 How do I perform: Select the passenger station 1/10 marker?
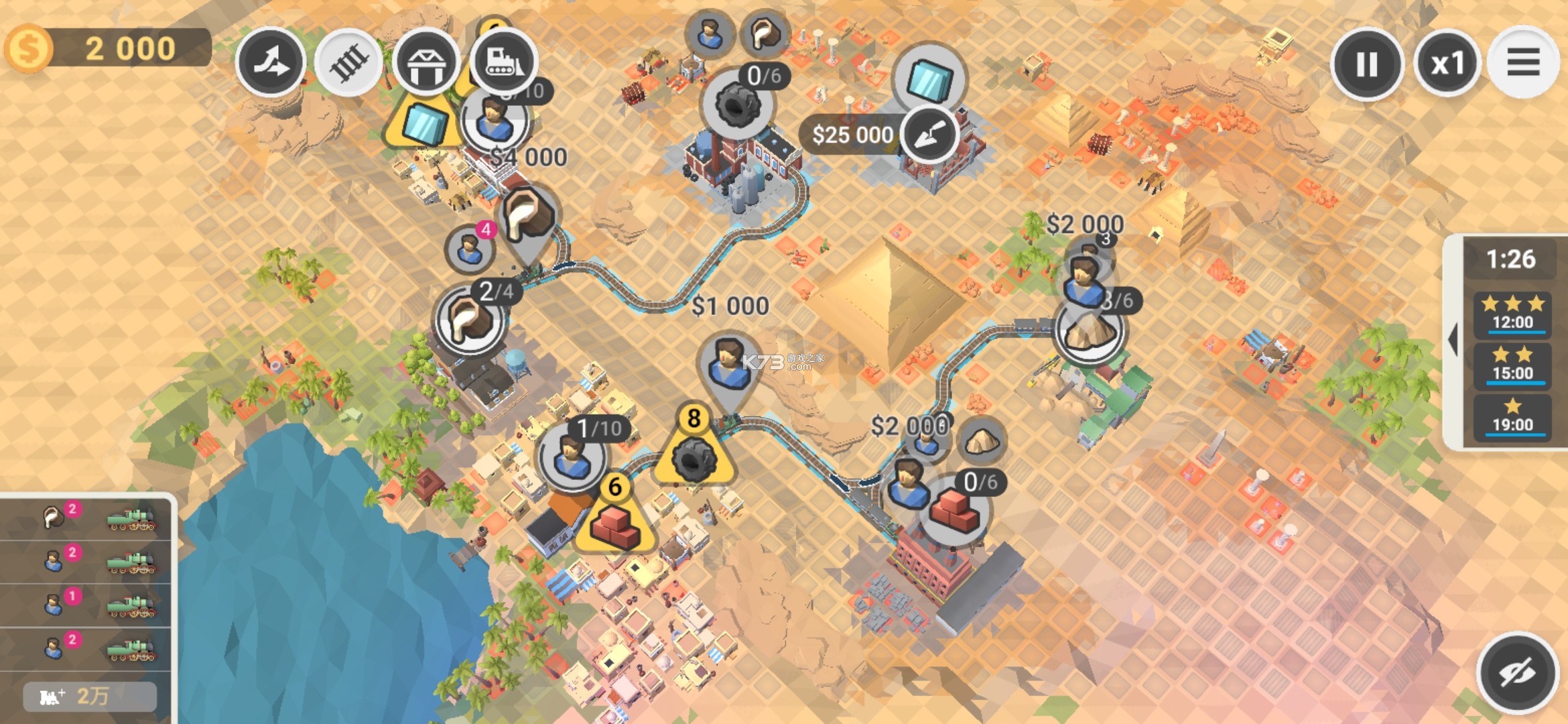tap(572, 457)
